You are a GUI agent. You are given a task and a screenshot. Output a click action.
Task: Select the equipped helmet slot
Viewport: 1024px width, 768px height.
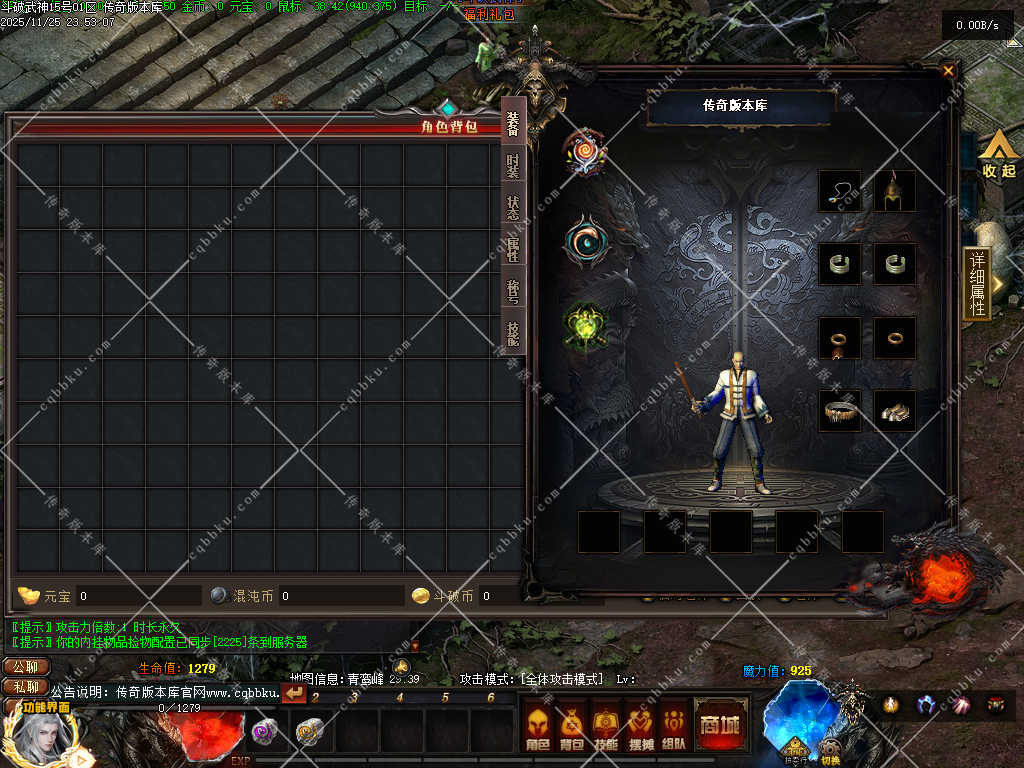coord(895,191)
